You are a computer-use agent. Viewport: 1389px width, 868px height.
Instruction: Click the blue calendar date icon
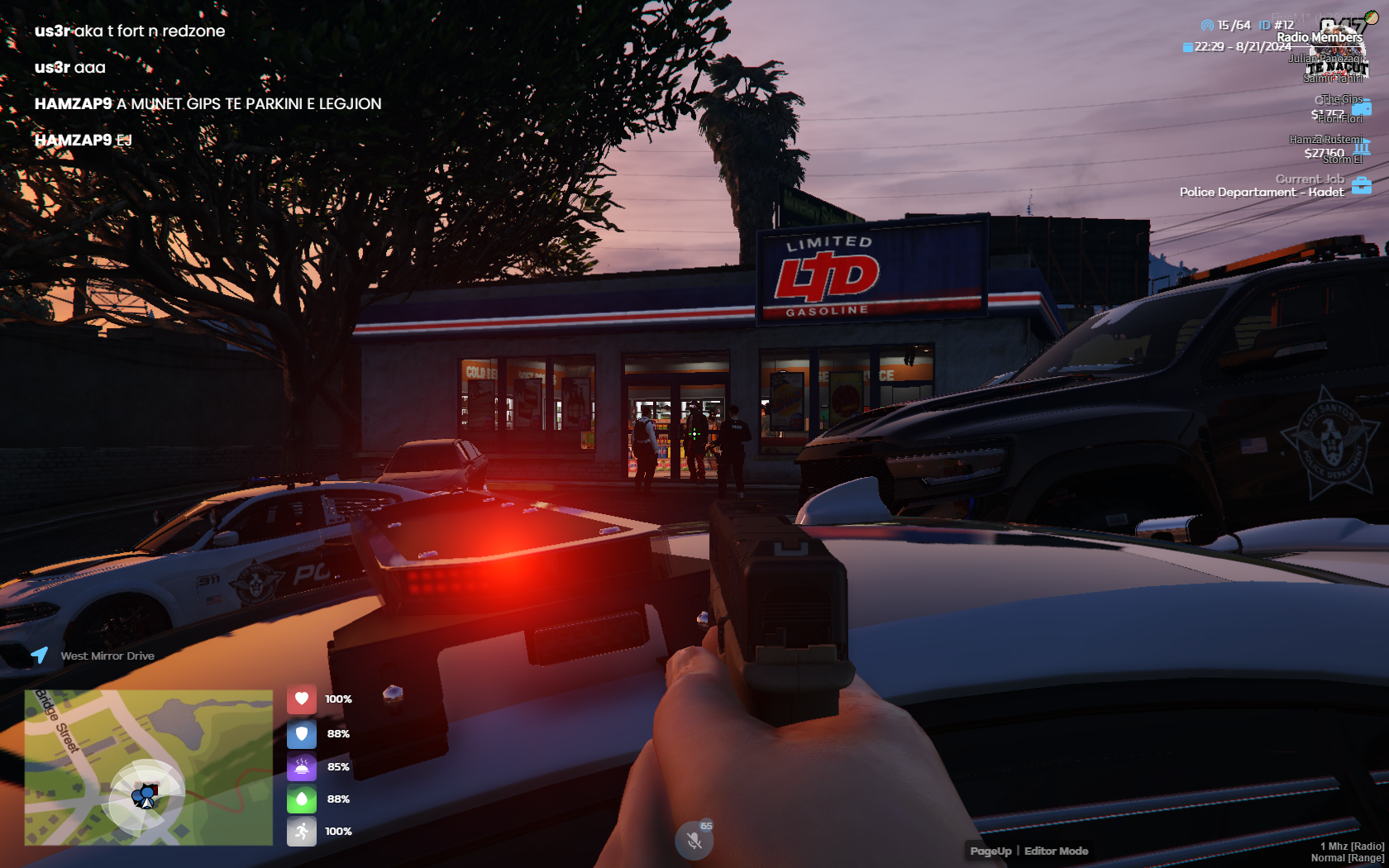pyautogui.click(x=1187, y=47)
